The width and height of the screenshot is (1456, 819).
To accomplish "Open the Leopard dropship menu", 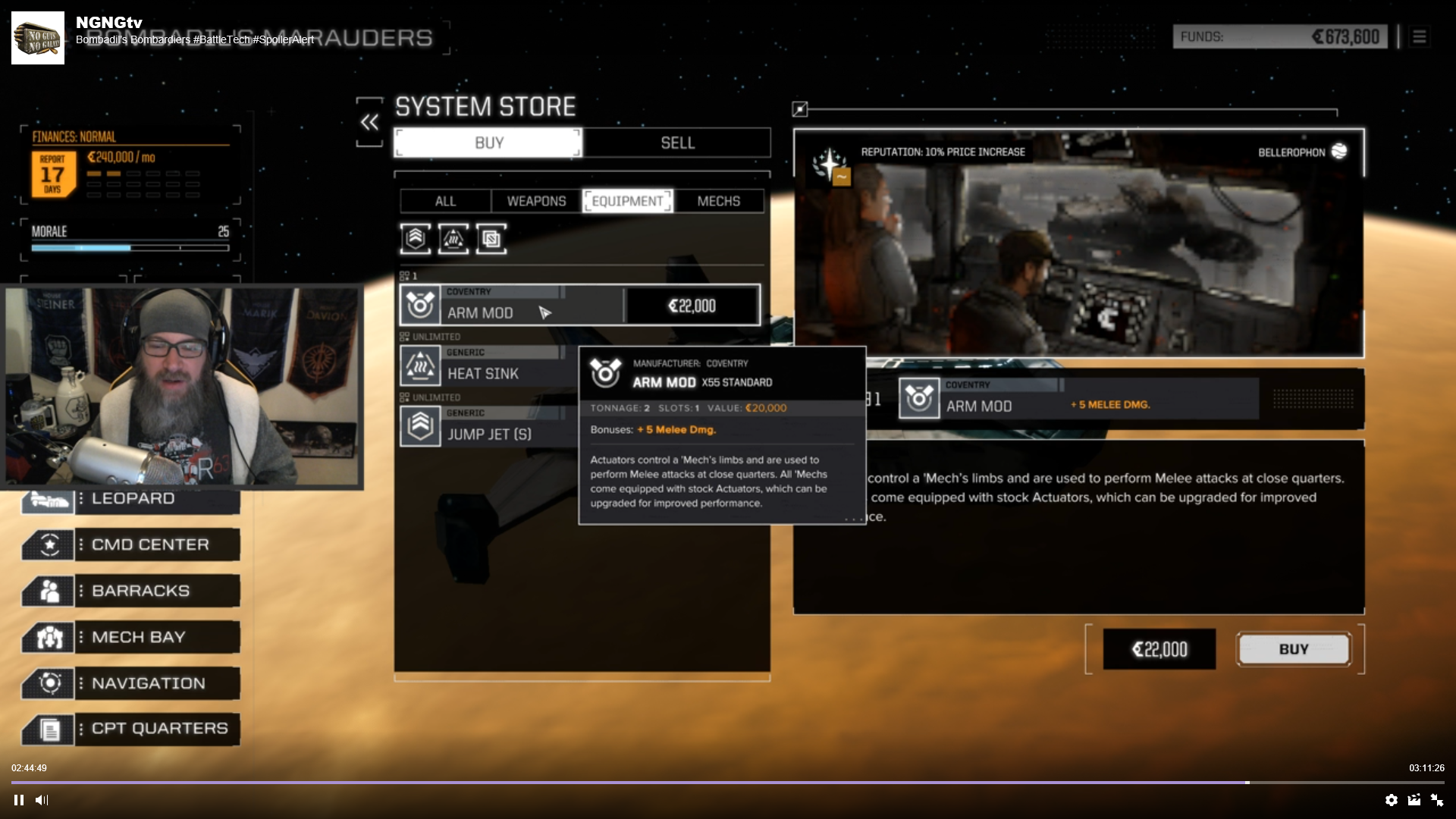I will click(x=131, y=499).
